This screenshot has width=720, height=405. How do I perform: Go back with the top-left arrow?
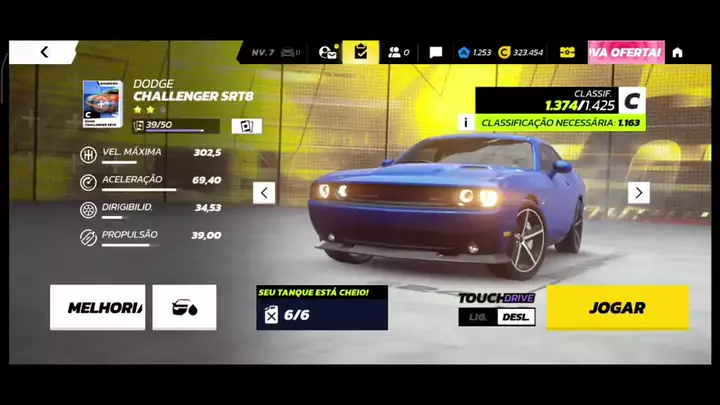click(44, 52)
